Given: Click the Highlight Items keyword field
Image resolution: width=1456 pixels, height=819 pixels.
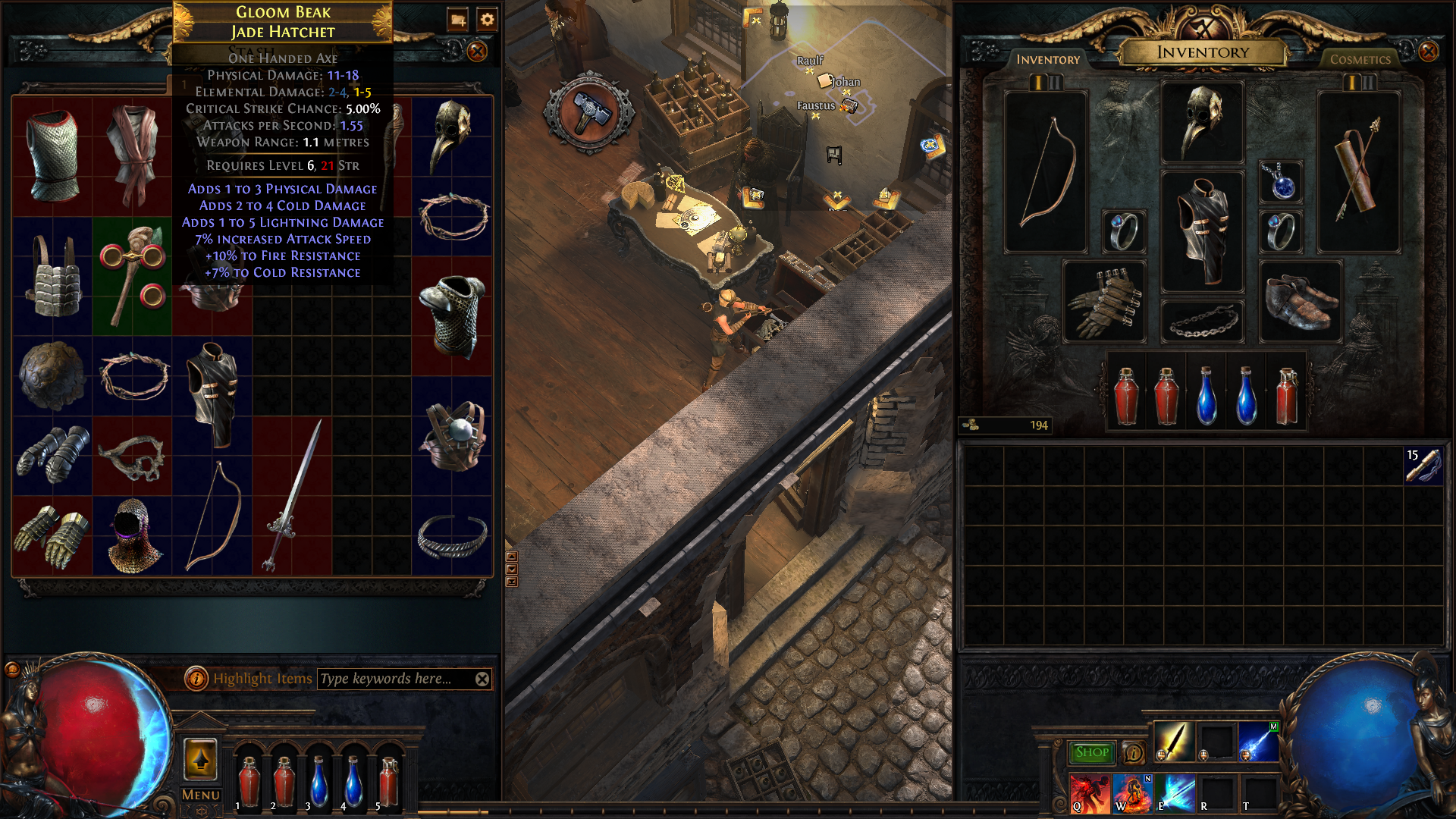Looking at the screenshot, I should click(x=394, y=679).
